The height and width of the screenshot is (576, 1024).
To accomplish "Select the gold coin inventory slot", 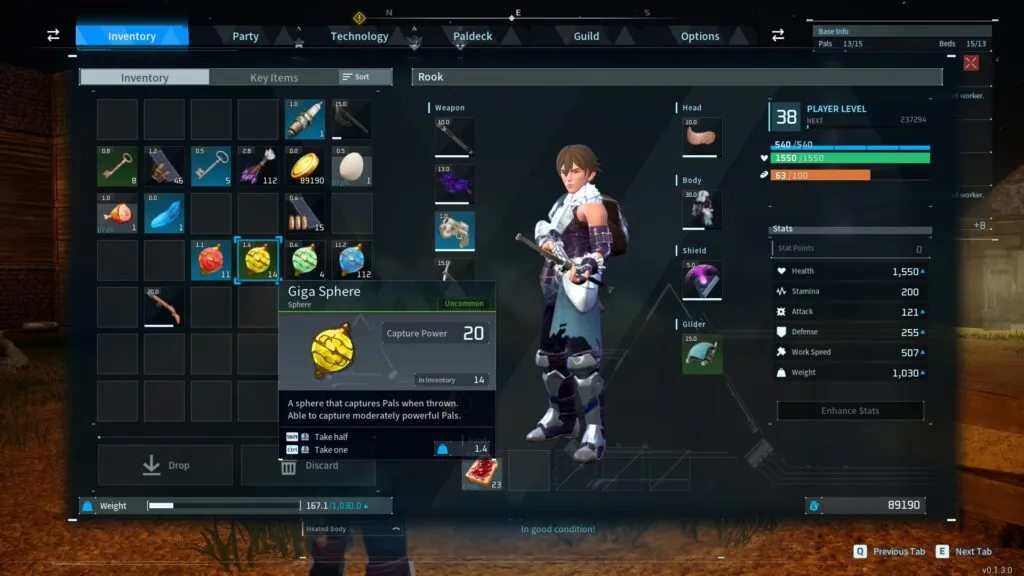I will coord(305,166).
